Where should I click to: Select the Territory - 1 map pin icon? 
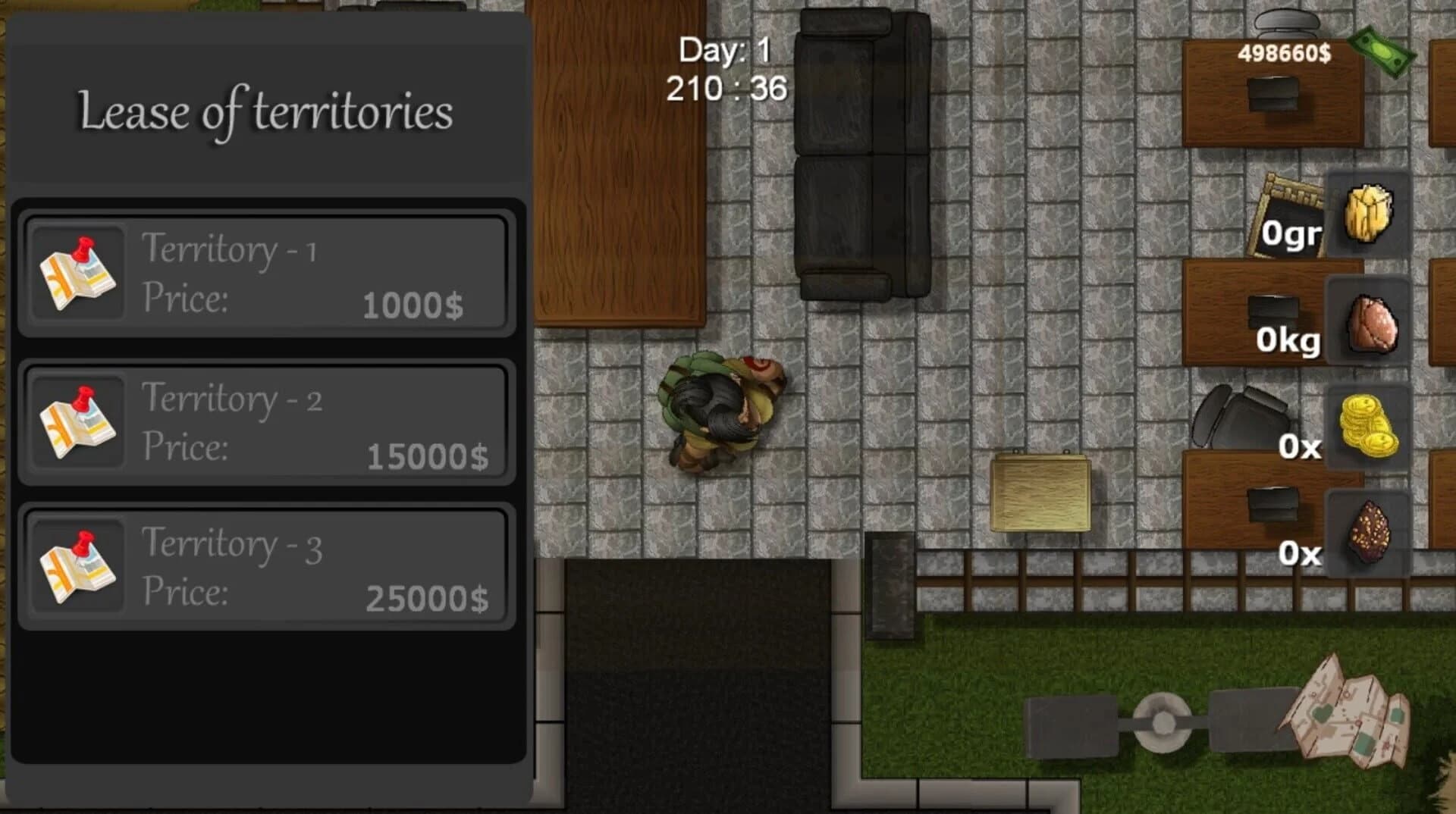point(78,273)
